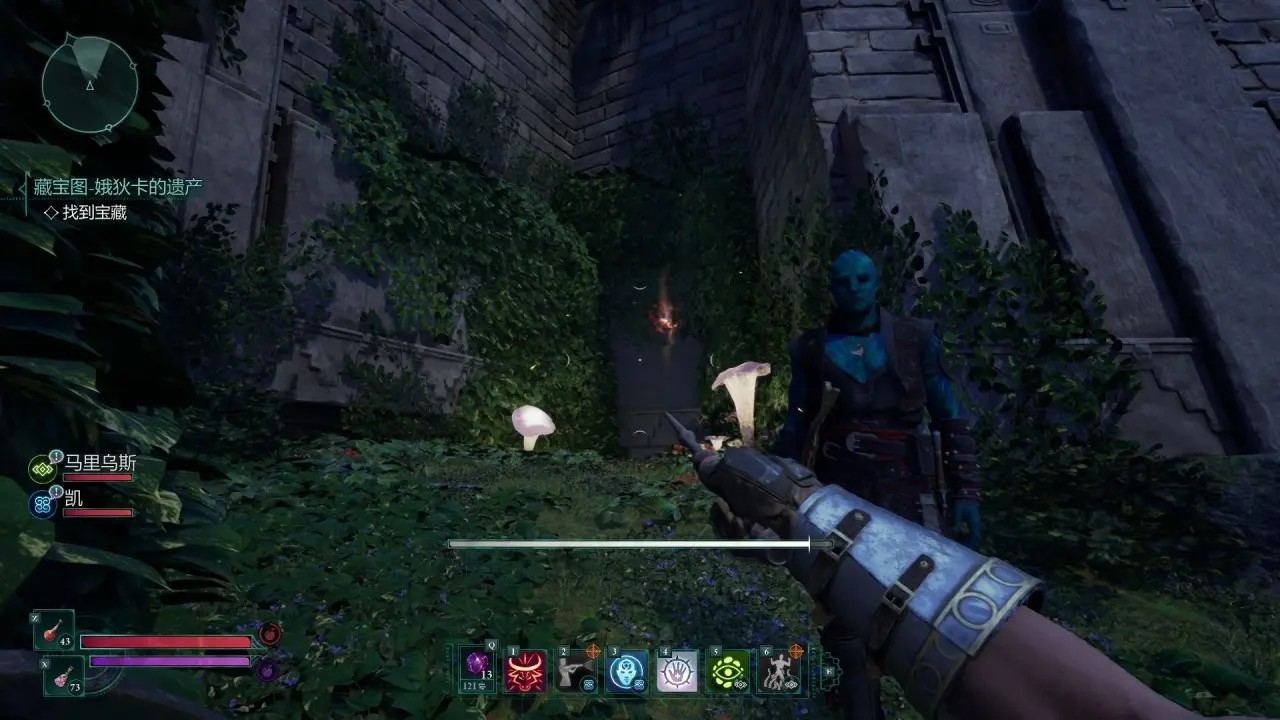Activate the green eye ability

click(729, 669)
